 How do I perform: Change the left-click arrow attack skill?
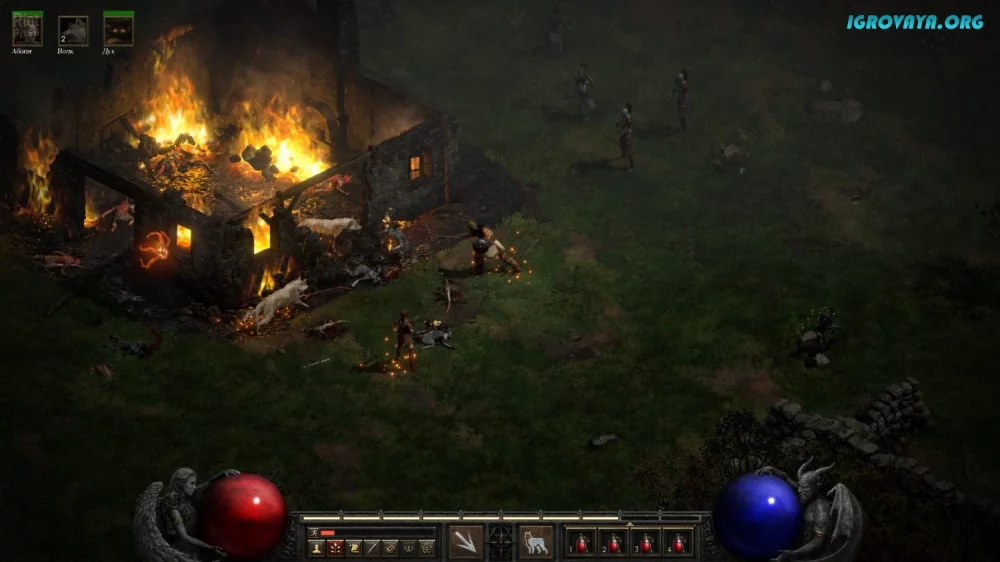pos(465,542)
